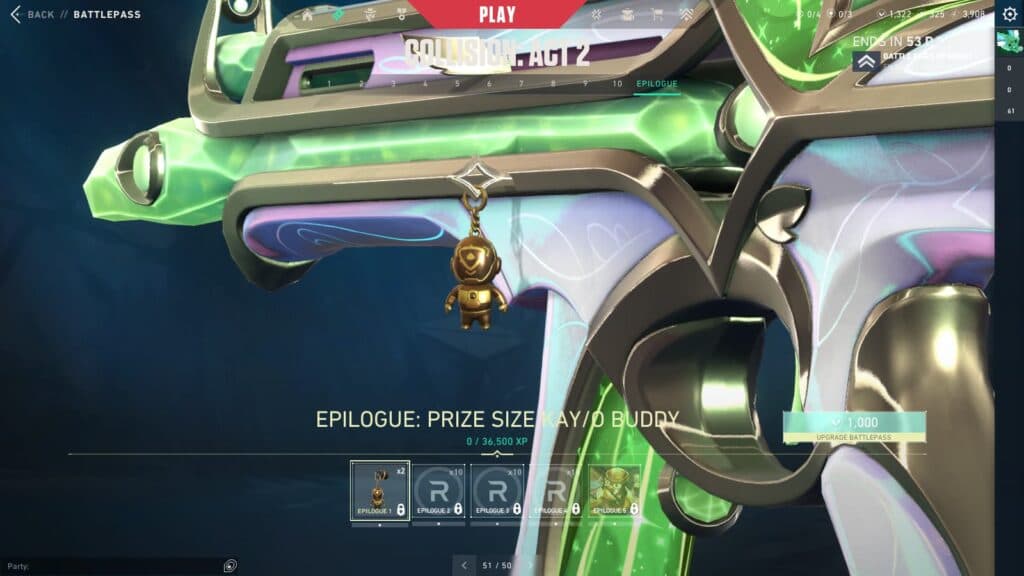Open the player avatar in the top-right sidebar
1024x576 pixels.
[x=1008, y=41]
